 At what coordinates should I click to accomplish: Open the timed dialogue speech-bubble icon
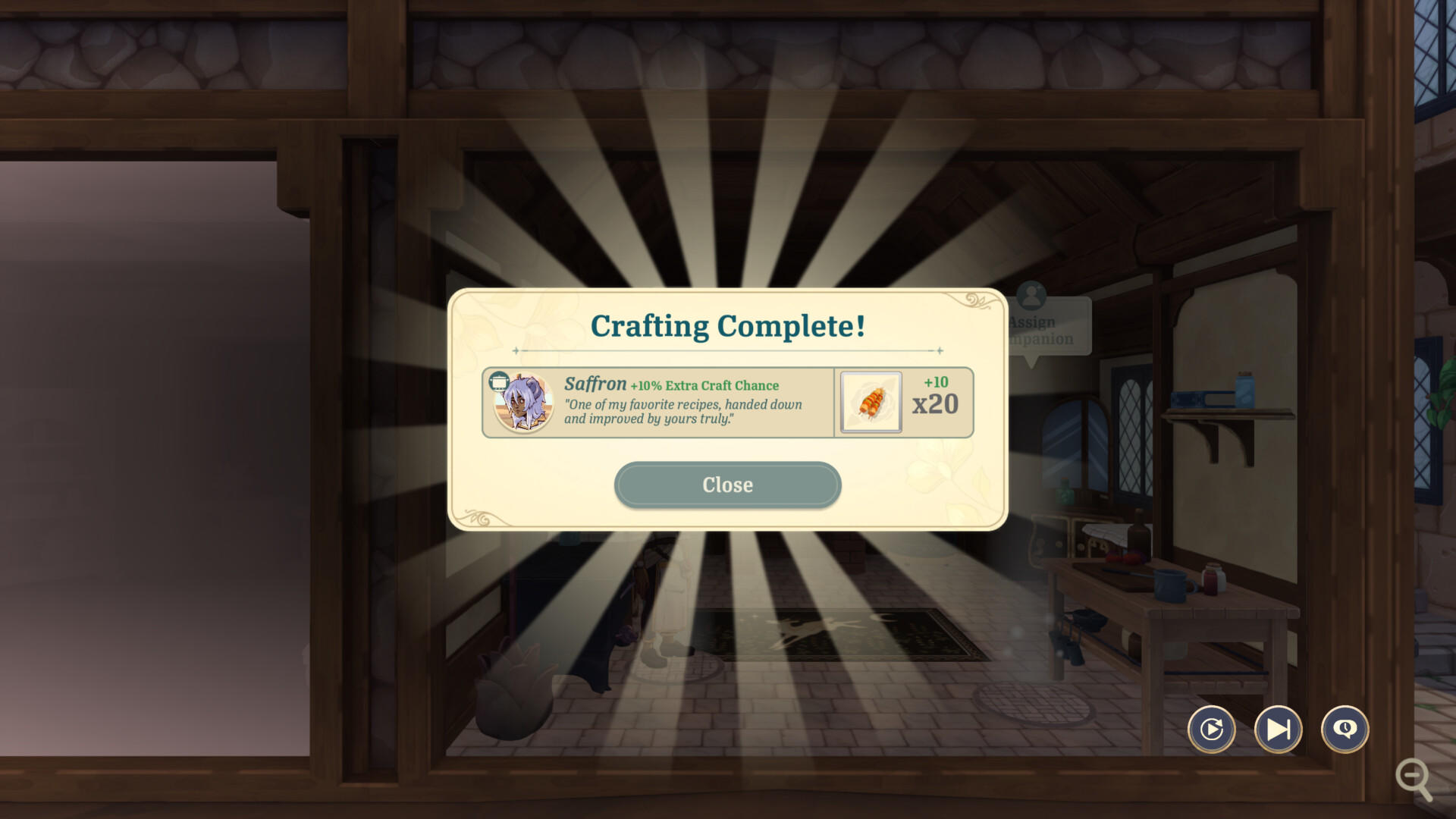(1344, 729)
